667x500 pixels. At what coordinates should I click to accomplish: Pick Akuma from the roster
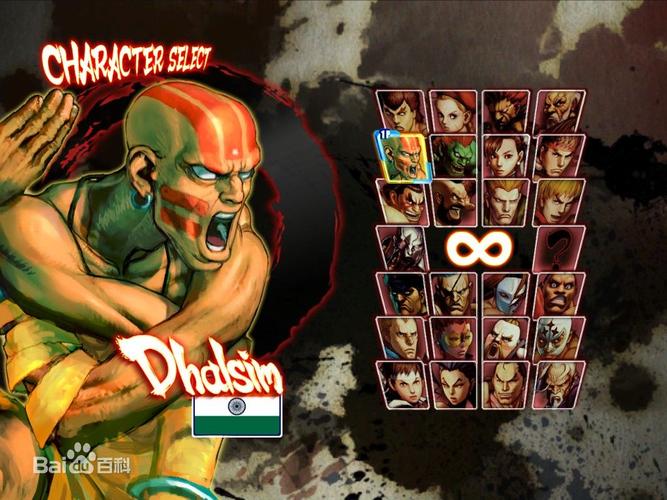pos(506,111)
